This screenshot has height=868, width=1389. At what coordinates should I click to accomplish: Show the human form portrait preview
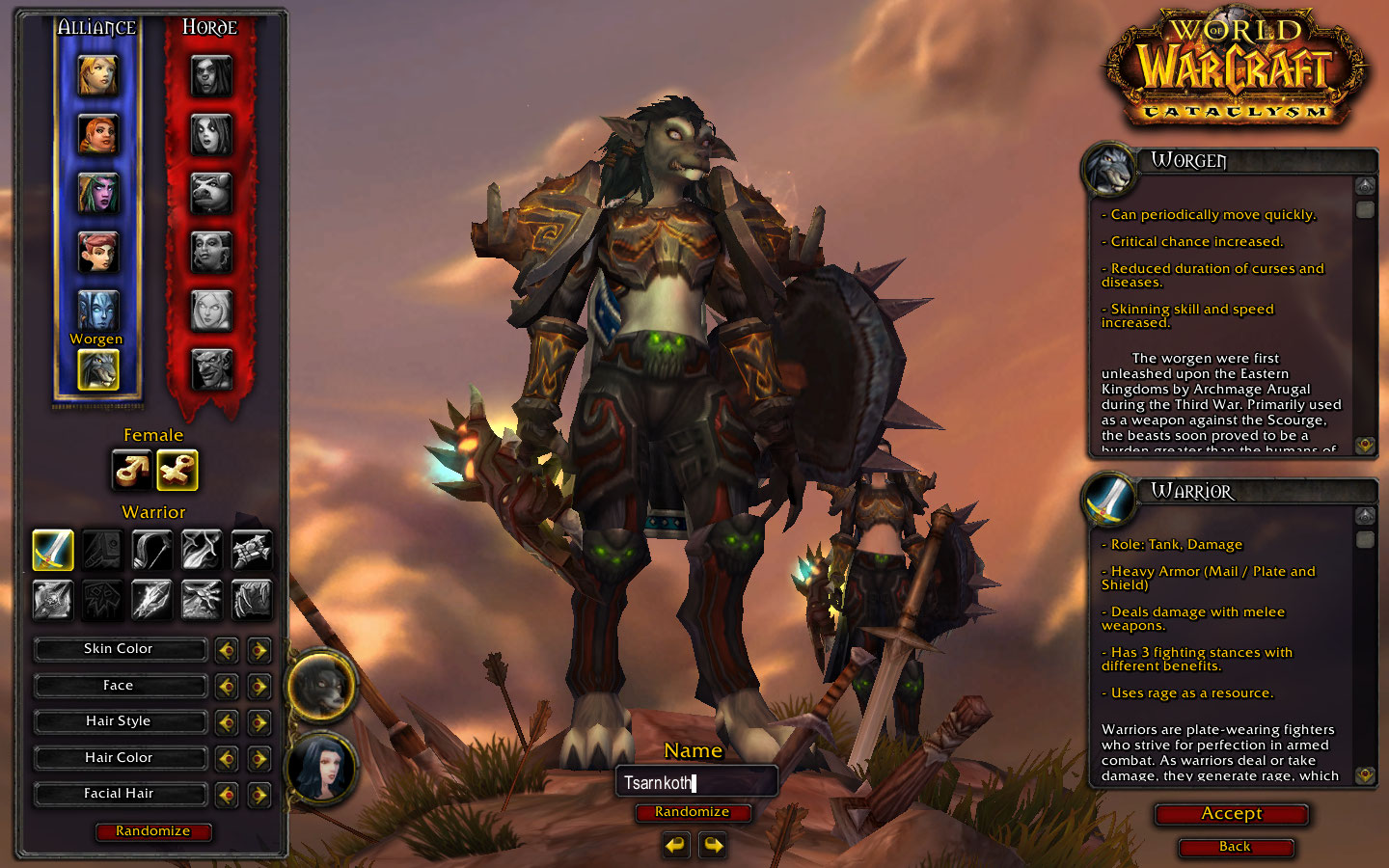point(321,769)
